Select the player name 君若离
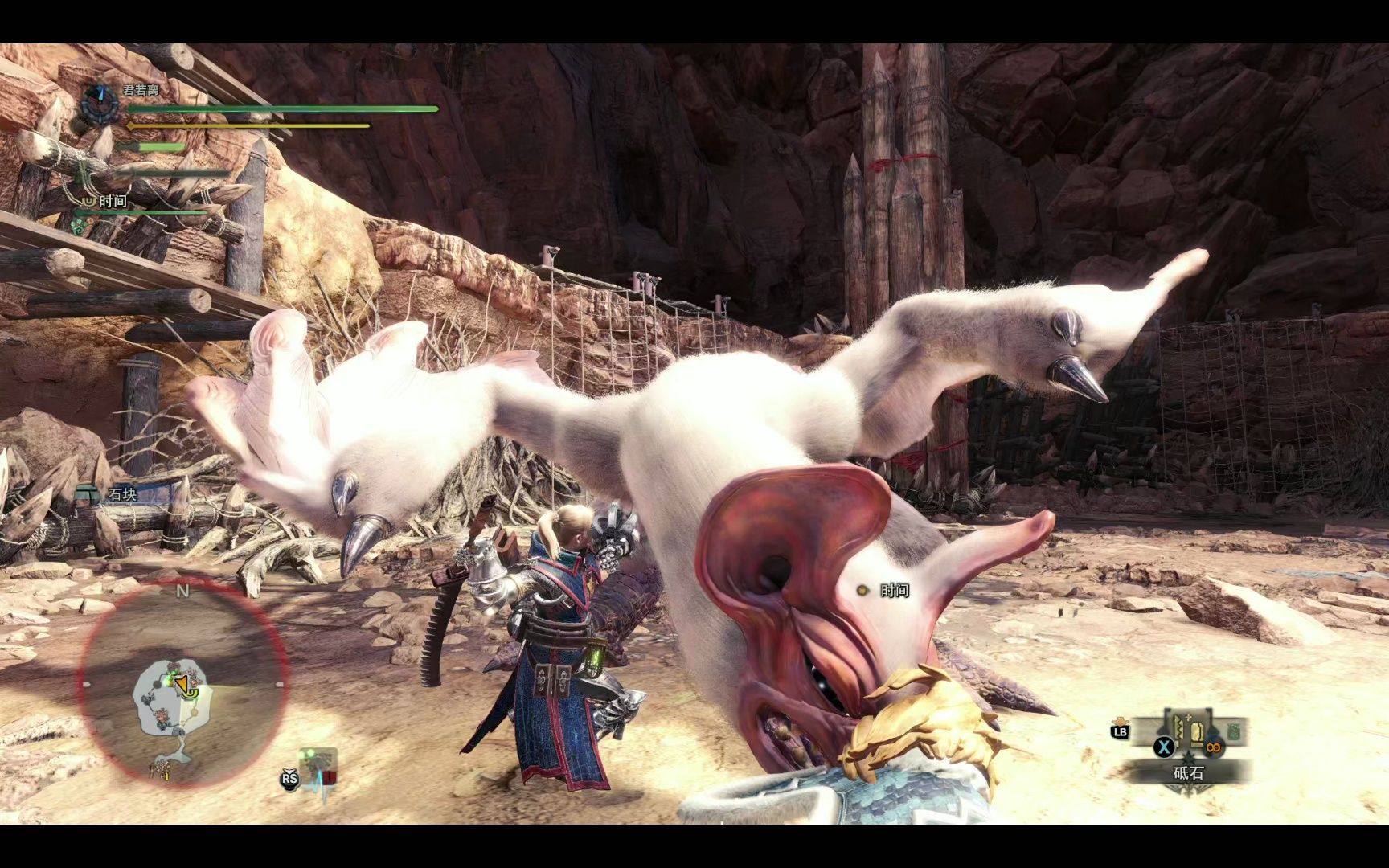The width and height of the screenshot is (1389, 868). tap(141, 90)
